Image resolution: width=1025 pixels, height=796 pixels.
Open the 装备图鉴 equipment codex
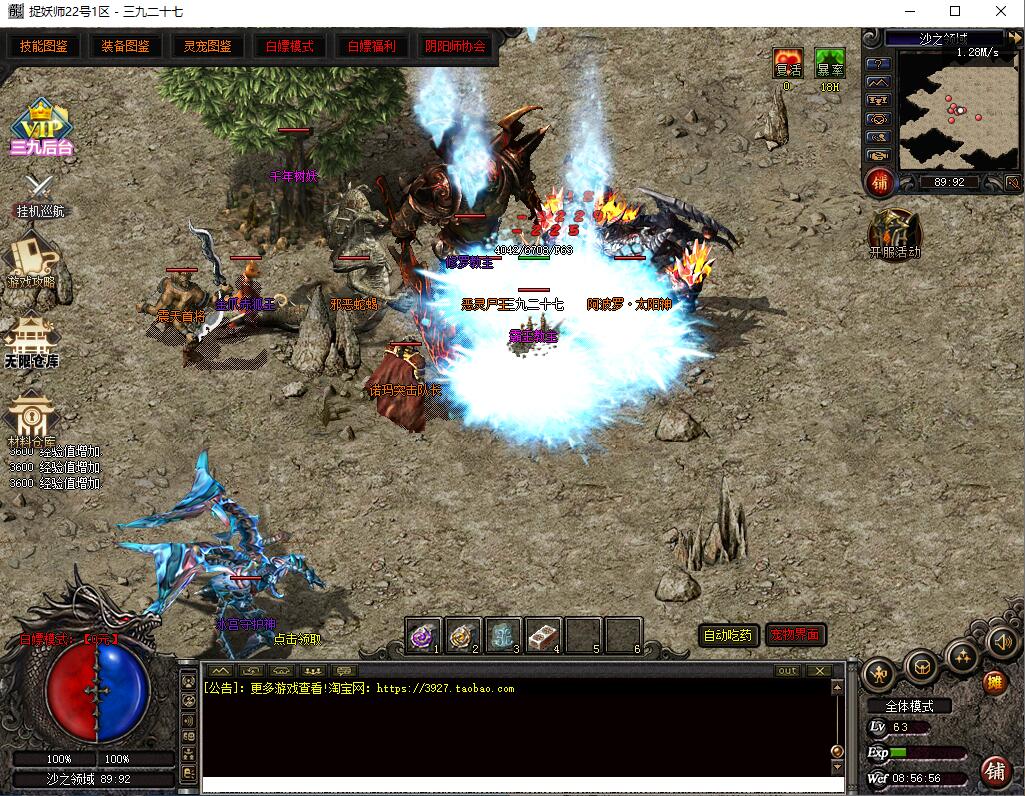tap(125, 46)
